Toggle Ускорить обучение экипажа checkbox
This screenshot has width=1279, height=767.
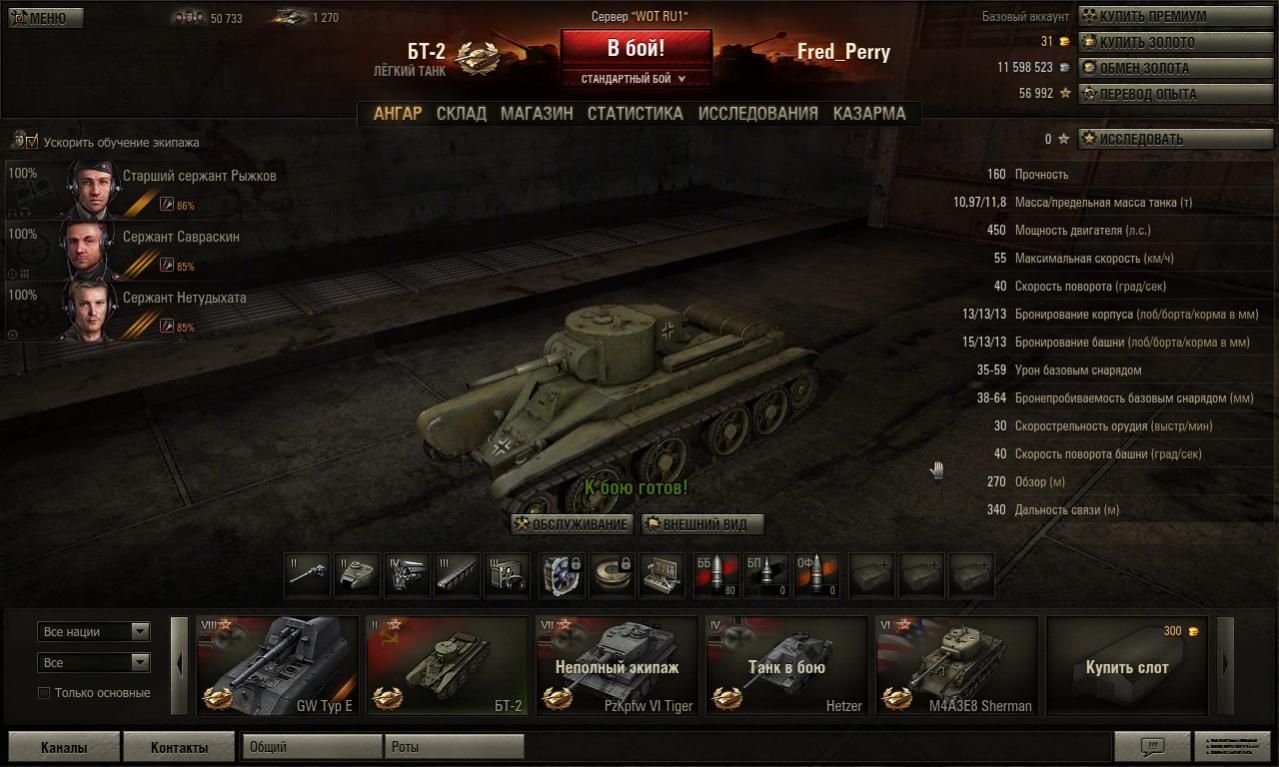(31, 142)
